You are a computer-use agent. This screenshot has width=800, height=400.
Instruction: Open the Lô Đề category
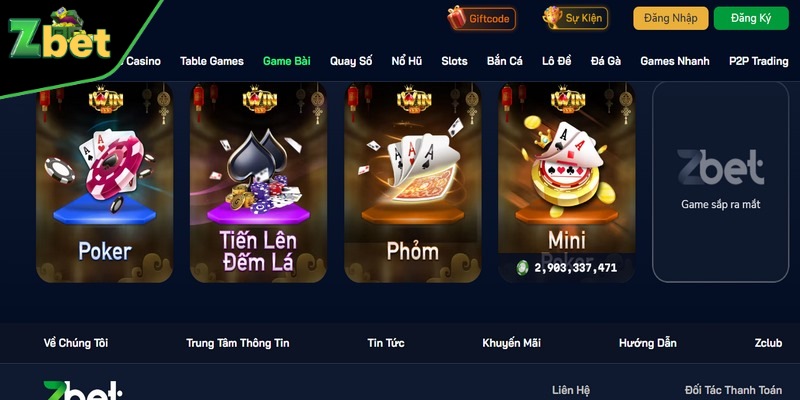[x=557, y=61]
